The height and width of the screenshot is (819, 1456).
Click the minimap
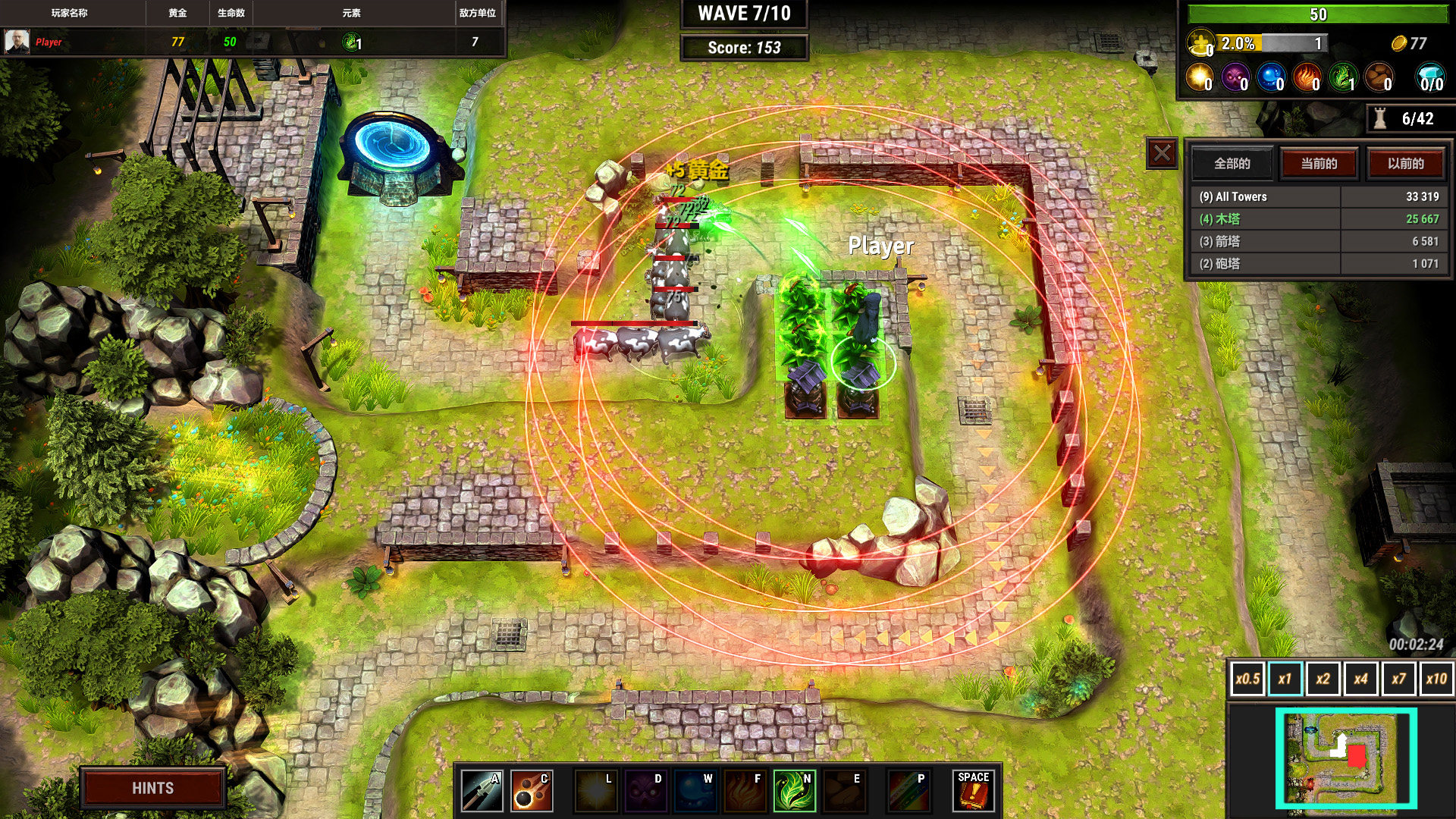coord(1345,758)
